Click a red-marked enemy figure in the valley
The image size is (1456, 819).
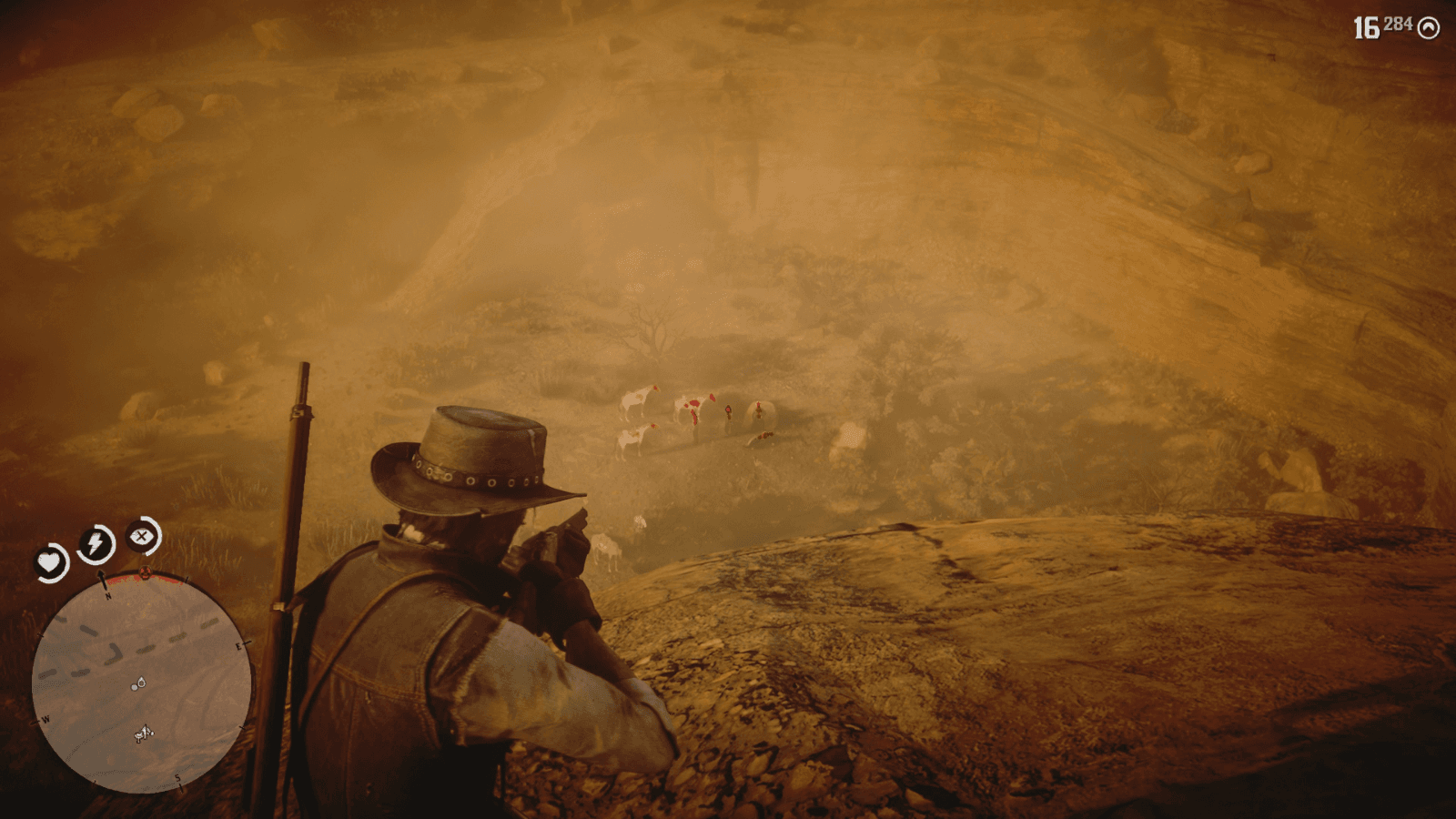click(x=728, y=409)
